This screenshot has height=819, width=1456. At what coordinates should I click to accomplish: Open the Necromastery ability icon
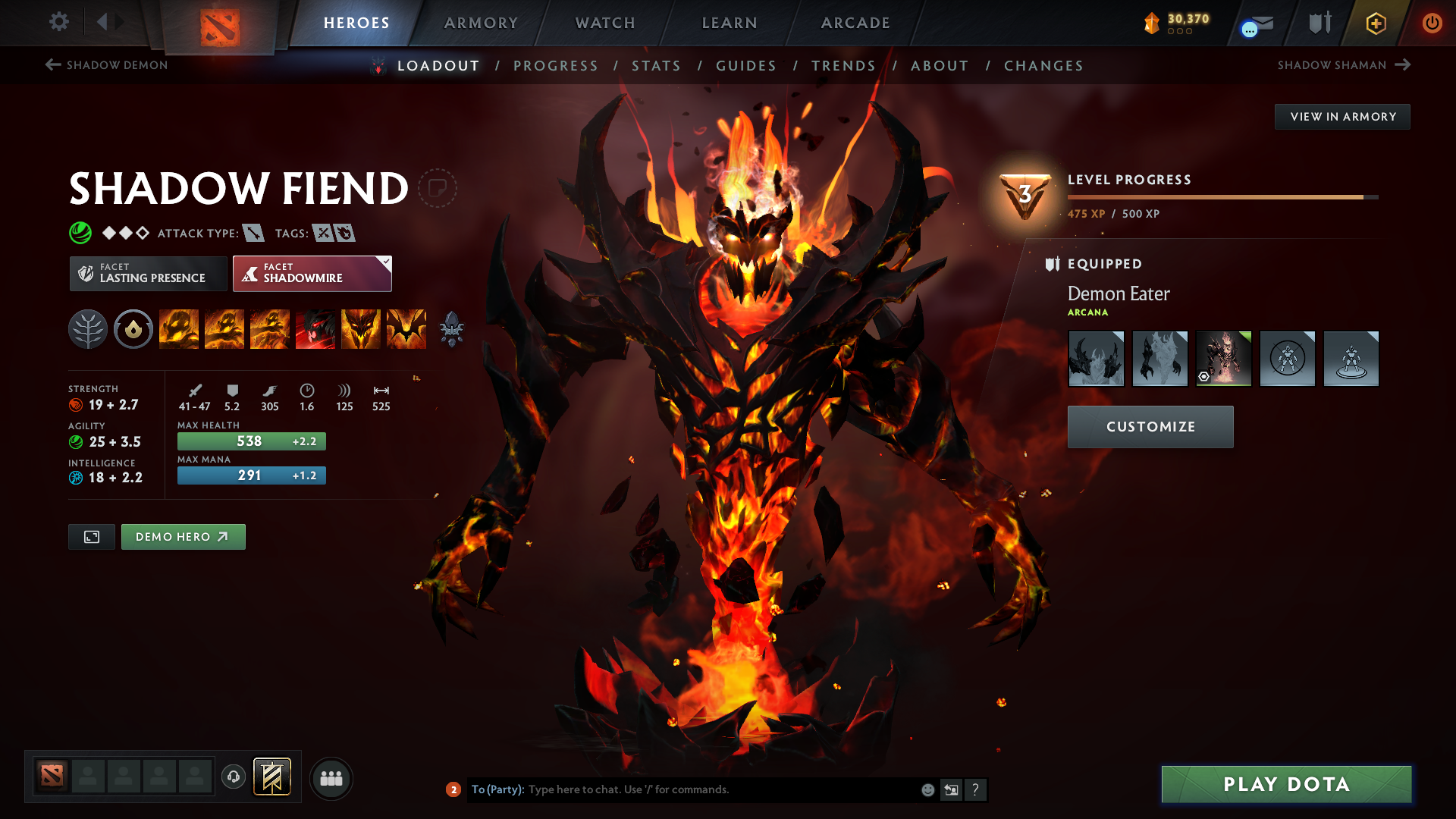(315, 329)
